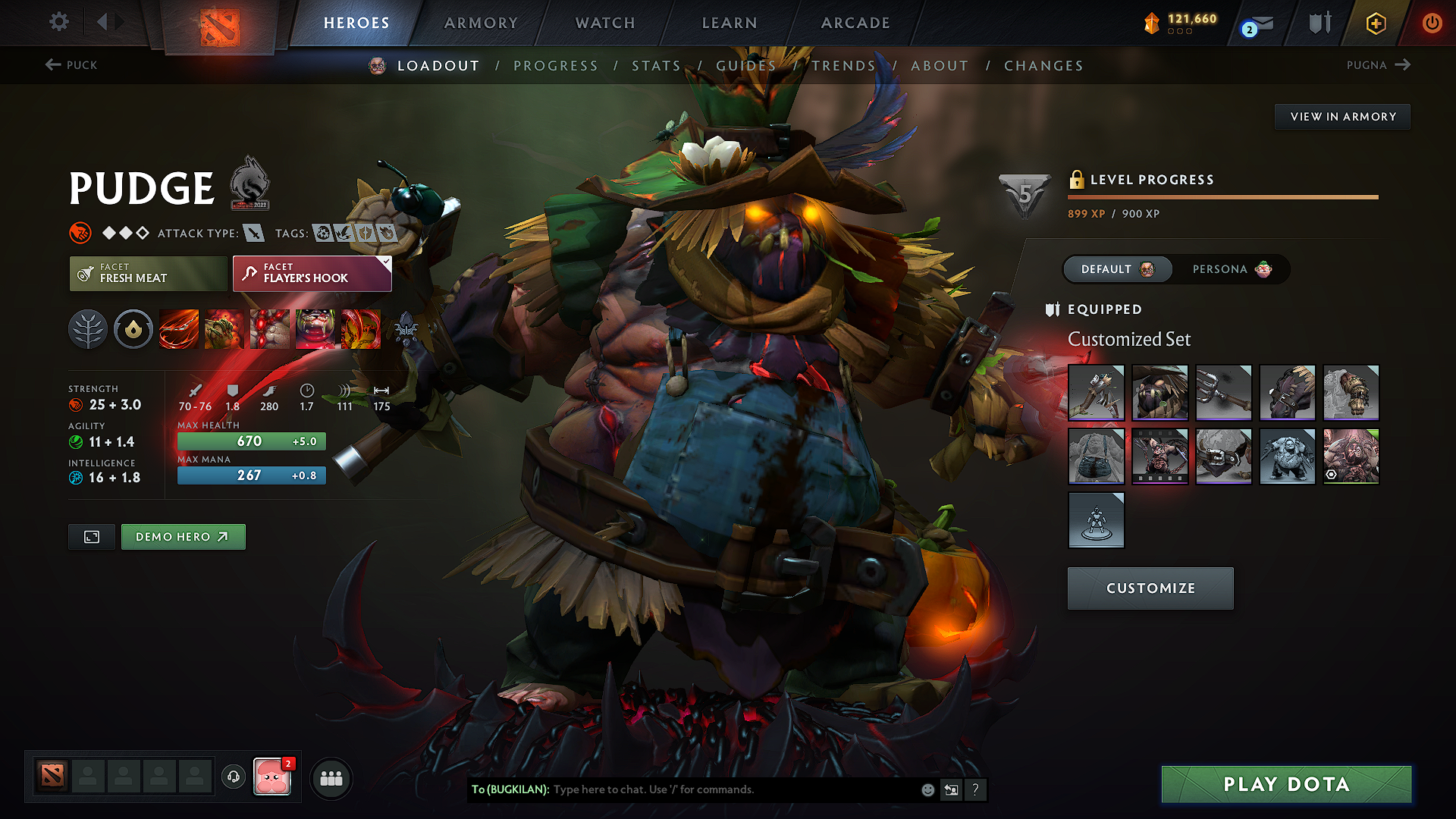Image resolution: width=1456 pixels, height=819 pixels.
Task: Click the CUSTOMIZE button
Action: coord(1150,588)
